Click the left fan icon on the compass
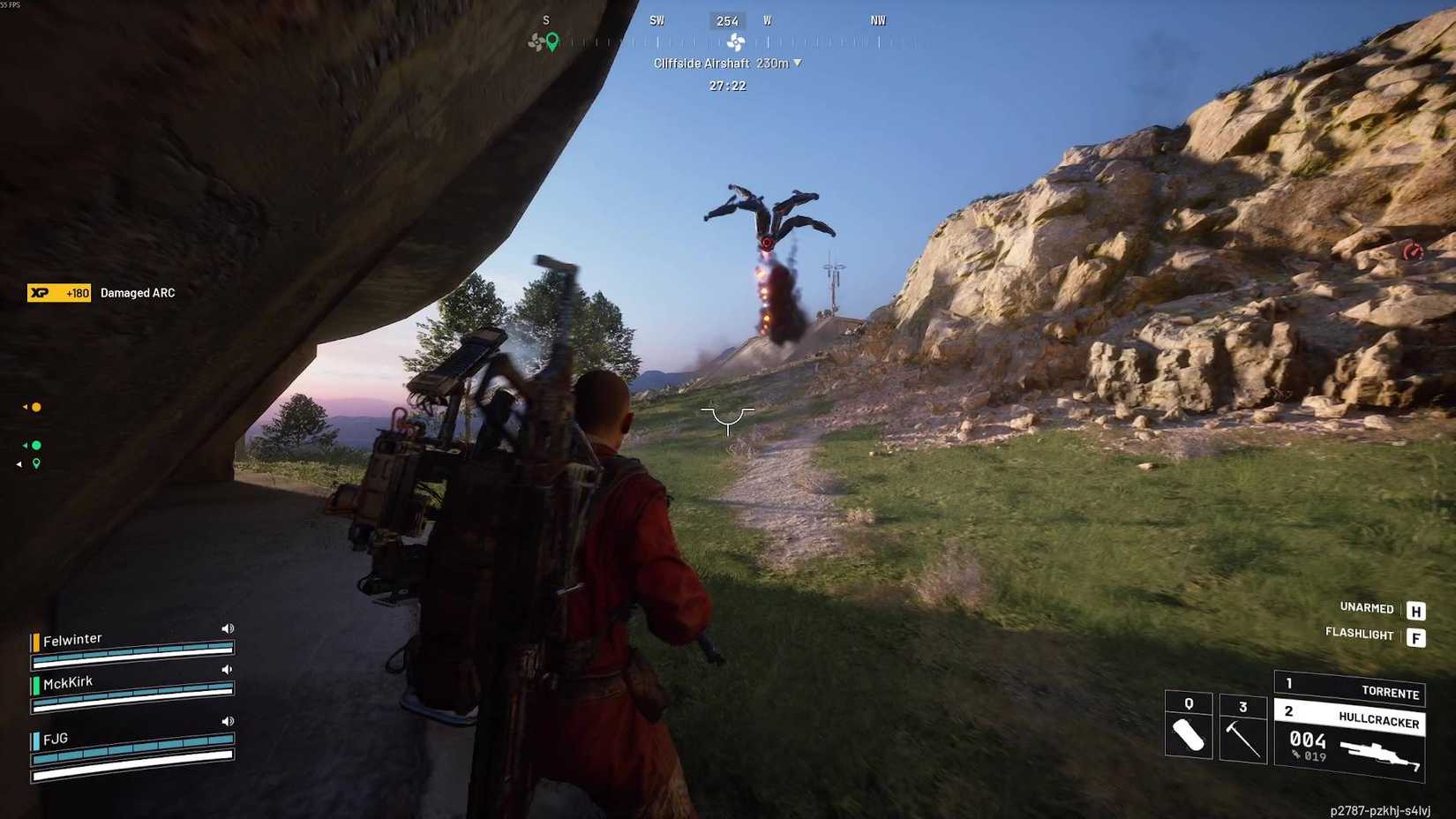Viewport: 1456px width, 819px height. pos(533,40)
